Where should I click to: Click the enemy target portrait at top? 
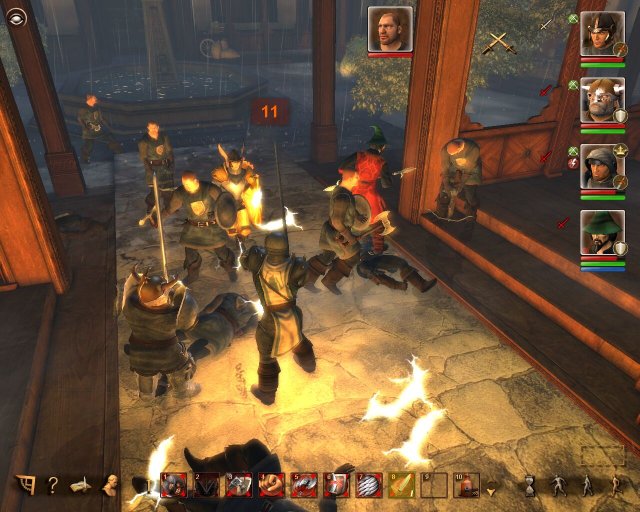point(390,29)
